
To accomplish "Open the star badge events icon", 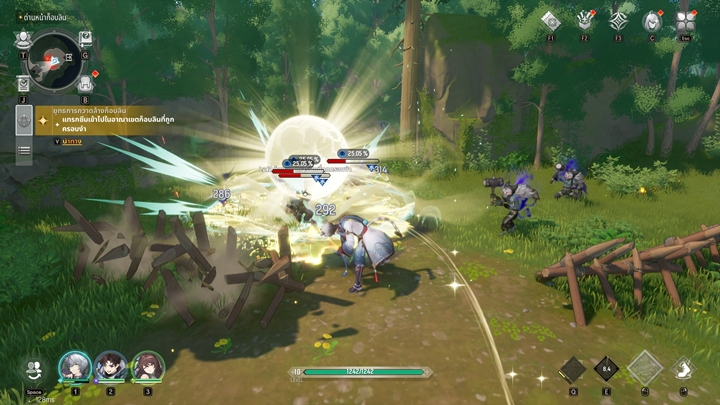I will click(x=585, y=21).
